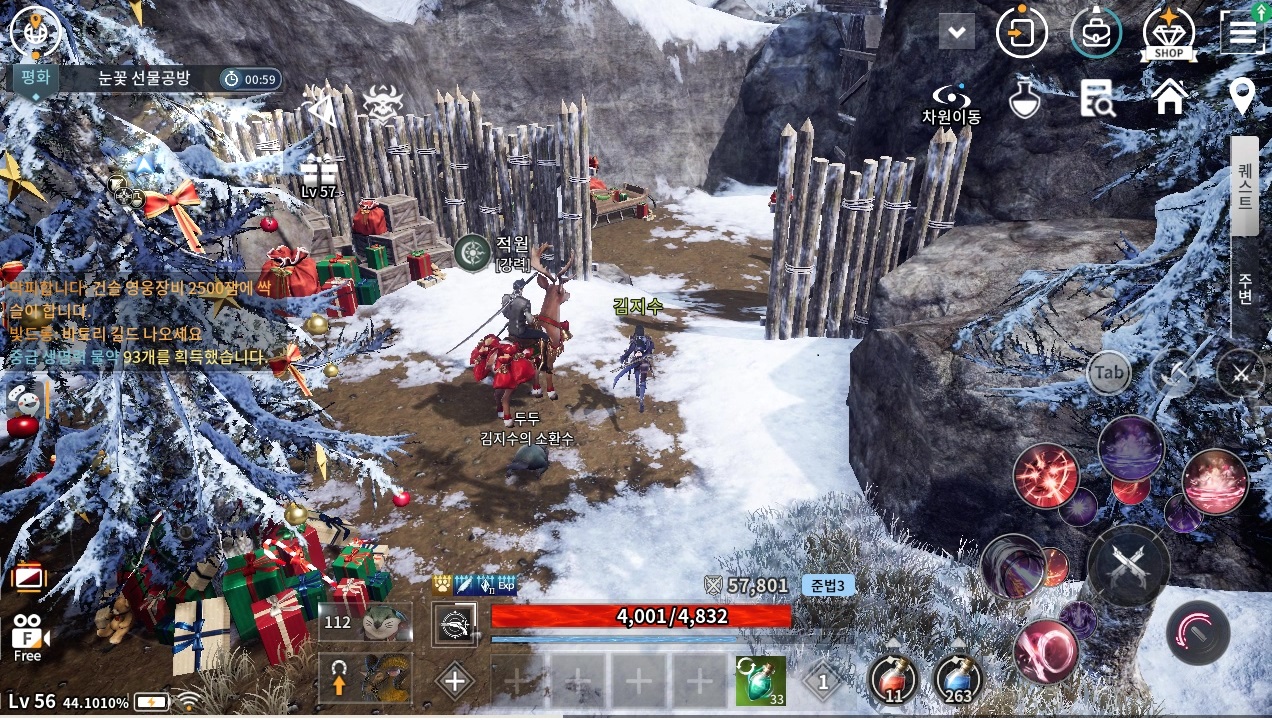Use the red health potion slot

click(891, 678)
